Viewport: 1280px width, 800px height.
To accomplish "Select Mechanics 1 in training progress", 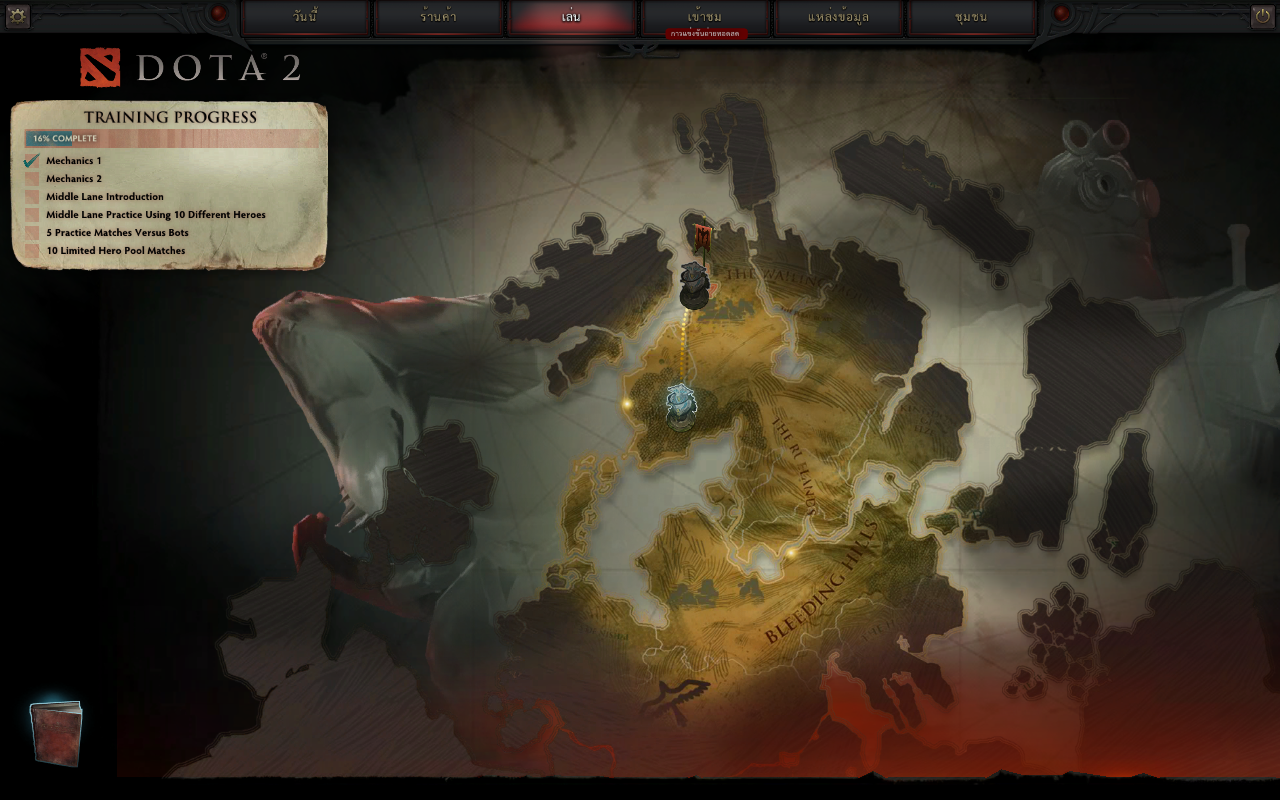I will (73, 161).
